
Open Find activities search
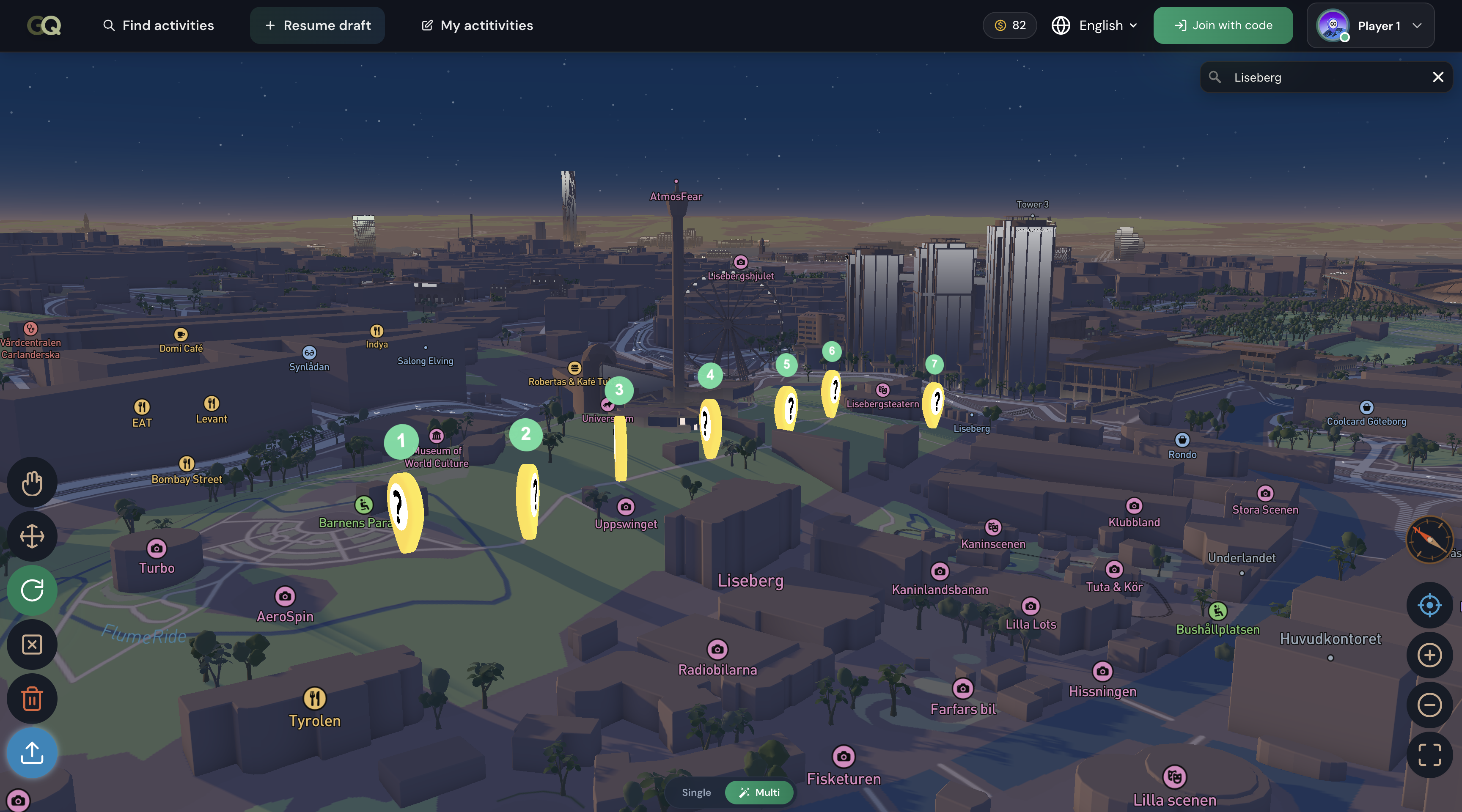click(158, 25)
